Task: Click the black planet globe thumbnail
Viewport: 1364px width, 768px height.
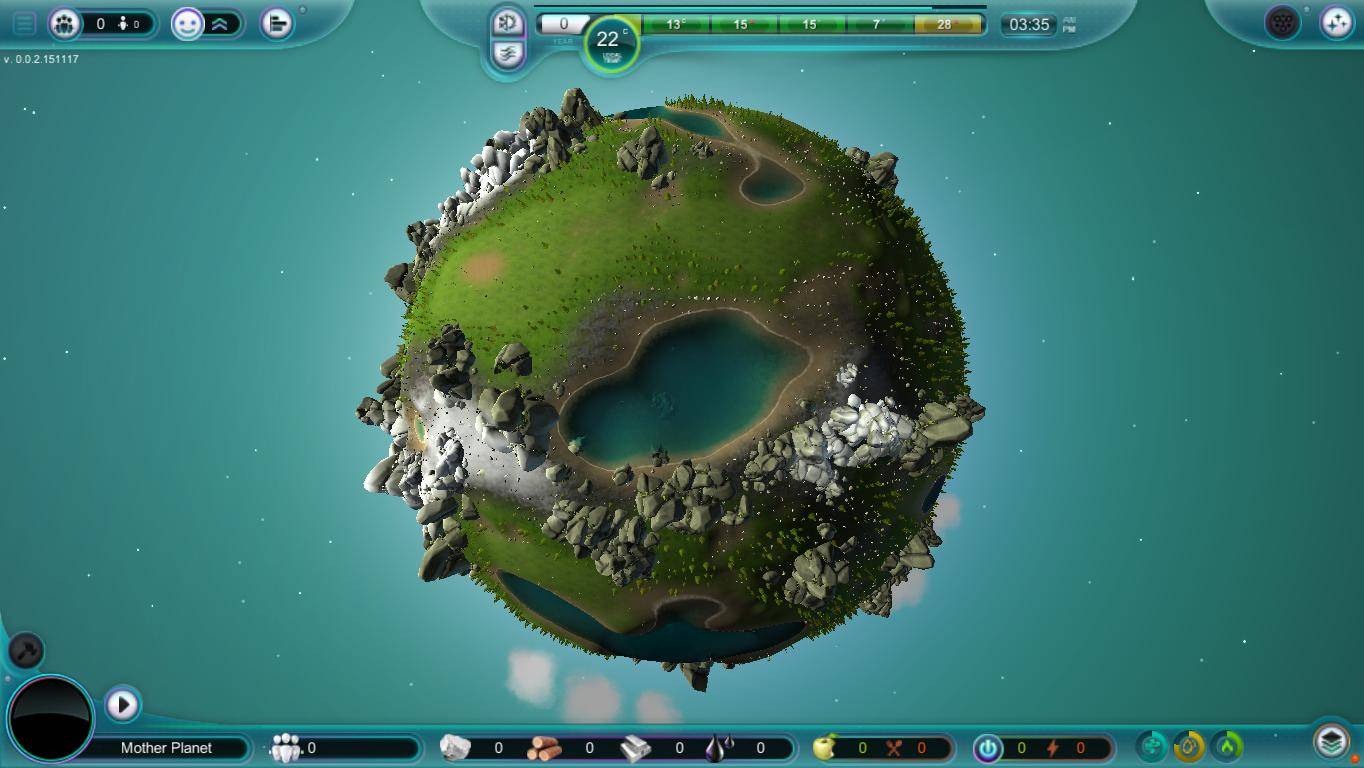Action: (50, 718)
